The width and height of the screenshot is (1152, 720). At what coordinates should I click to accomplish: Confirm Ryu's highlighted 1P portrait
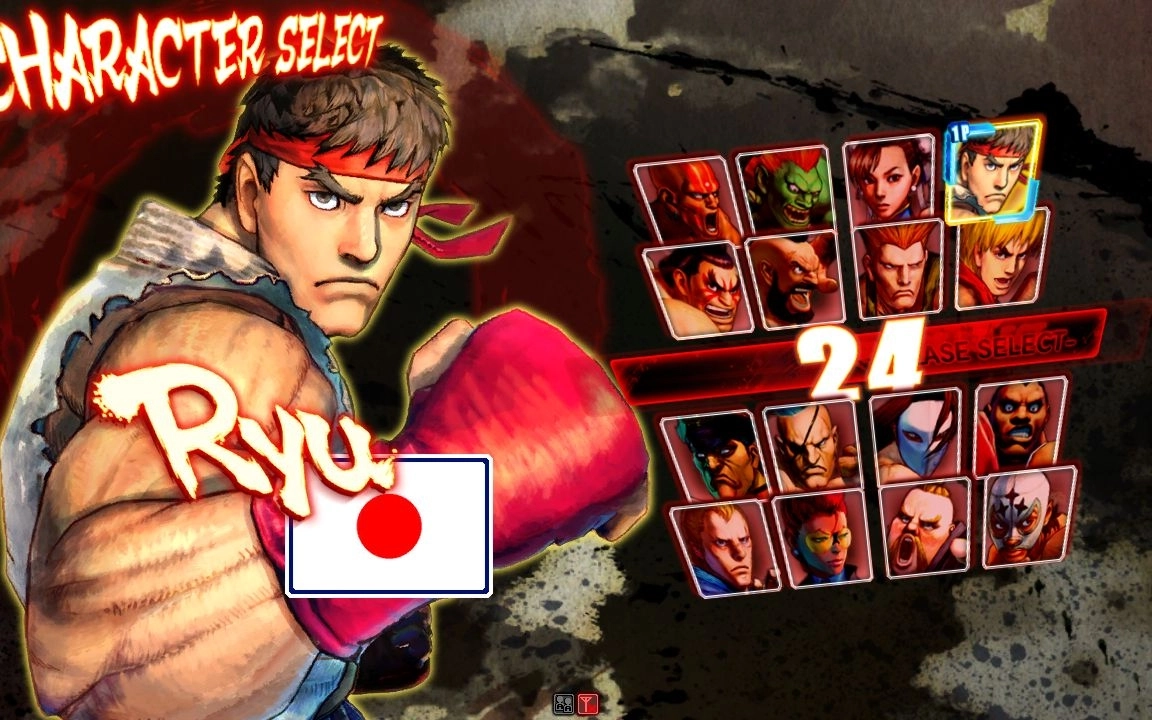tap(993, 170)
